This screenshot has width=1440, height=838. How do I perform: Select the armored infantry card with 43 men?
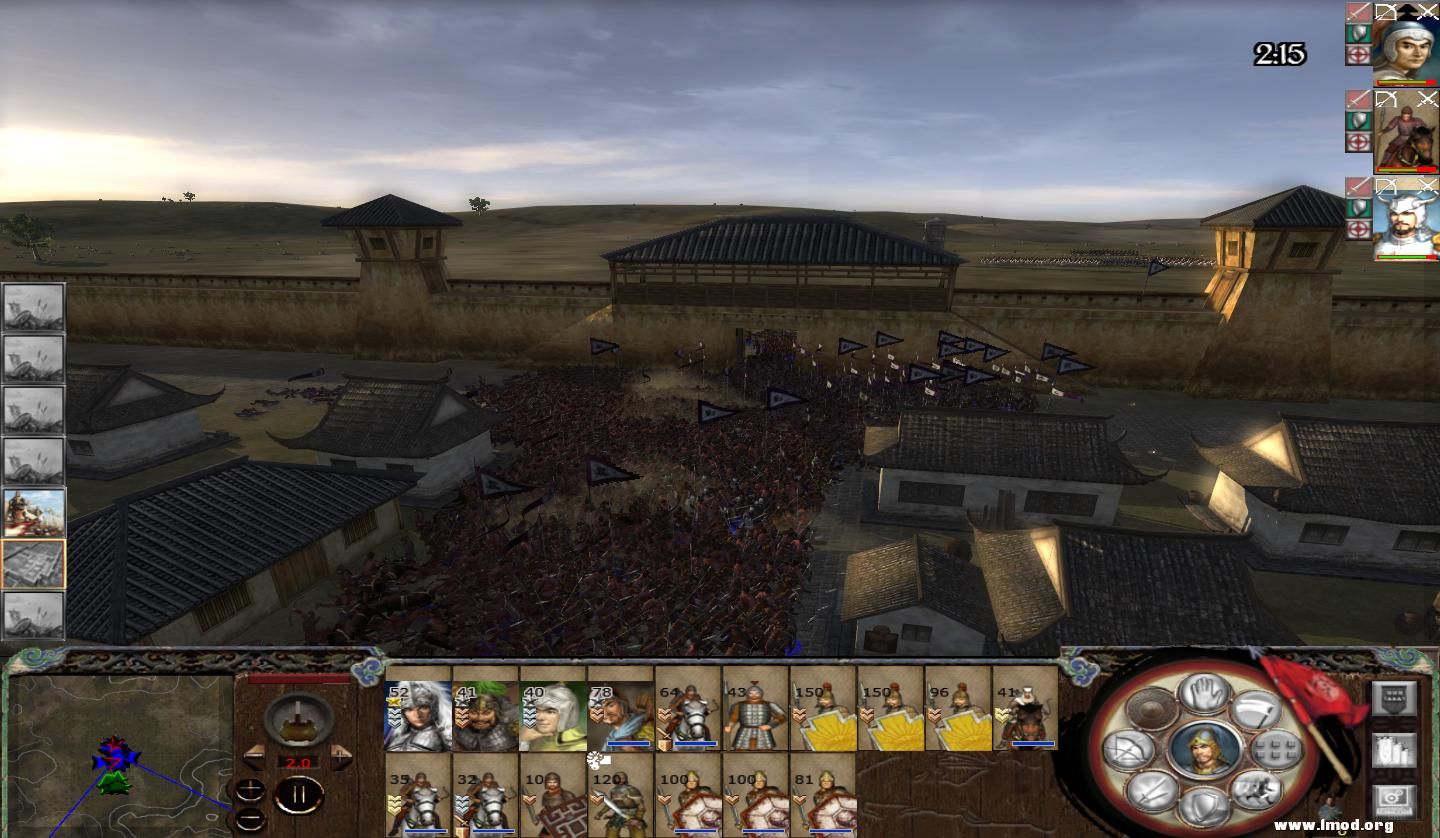pyautogui.click(x=755, y=715)
